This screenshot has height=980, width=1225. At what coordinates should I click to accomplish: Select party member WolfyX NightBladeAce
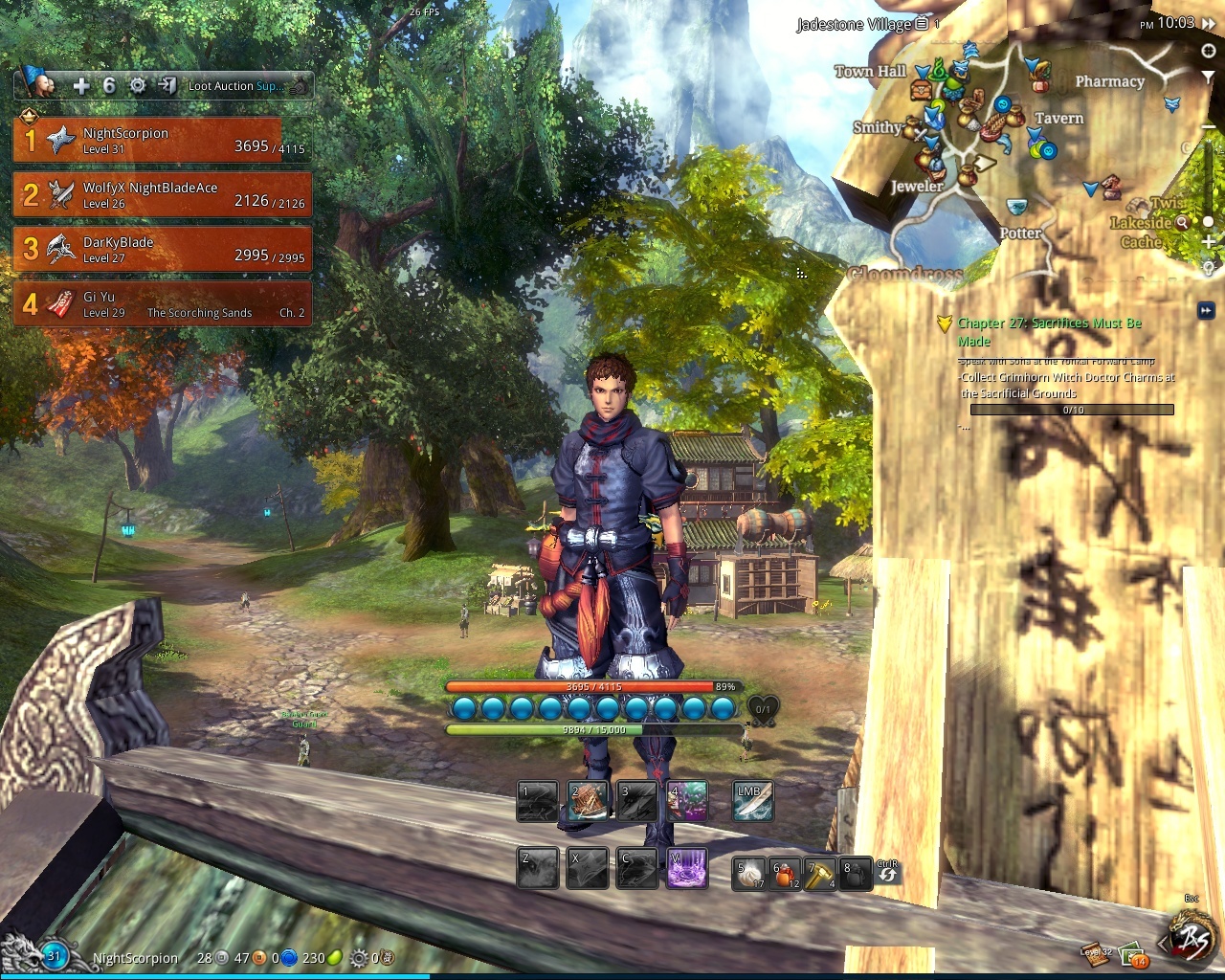(161, 195)
